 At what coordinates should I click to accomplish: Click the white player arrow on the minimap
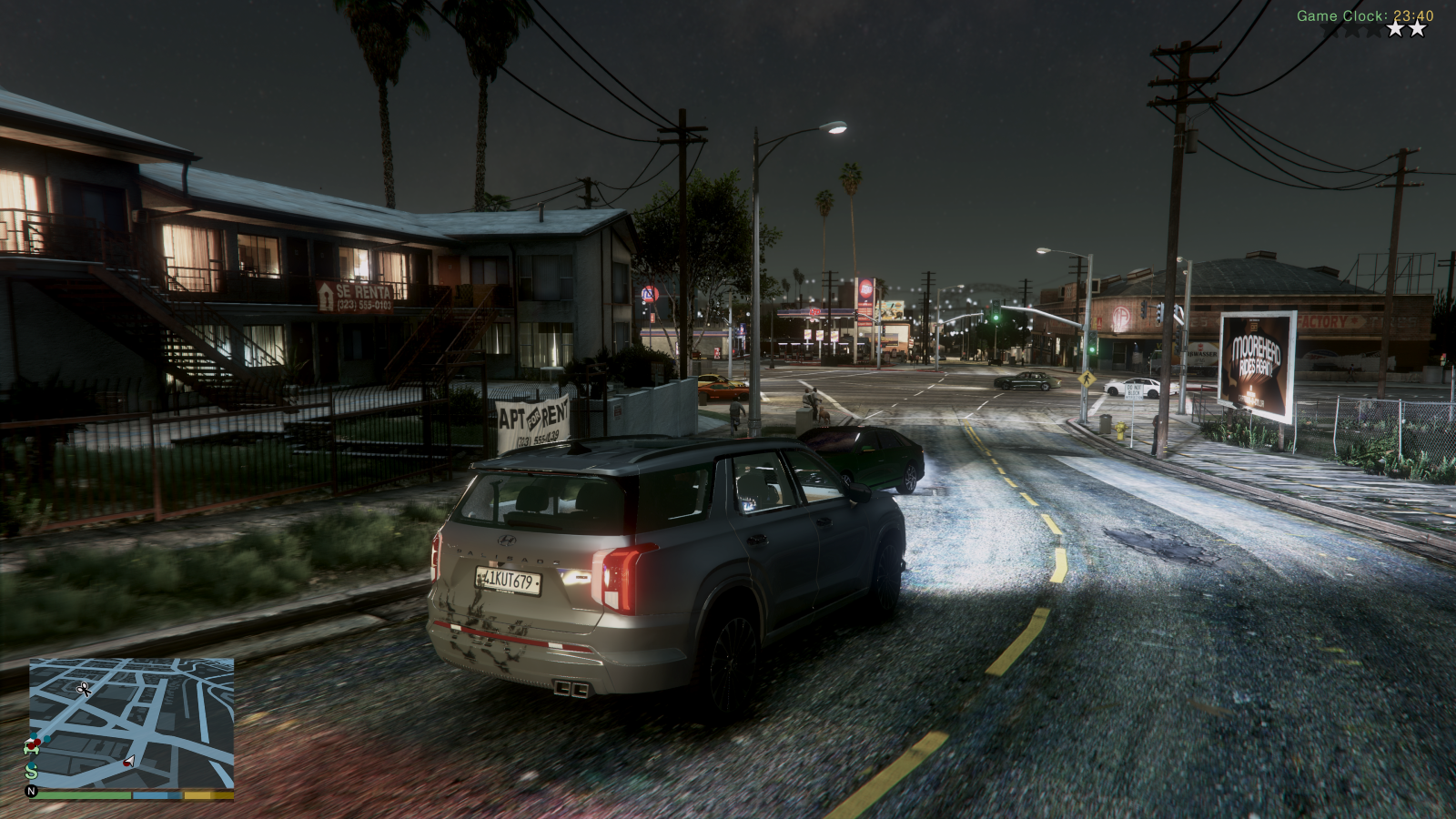[x=129, y=760]
